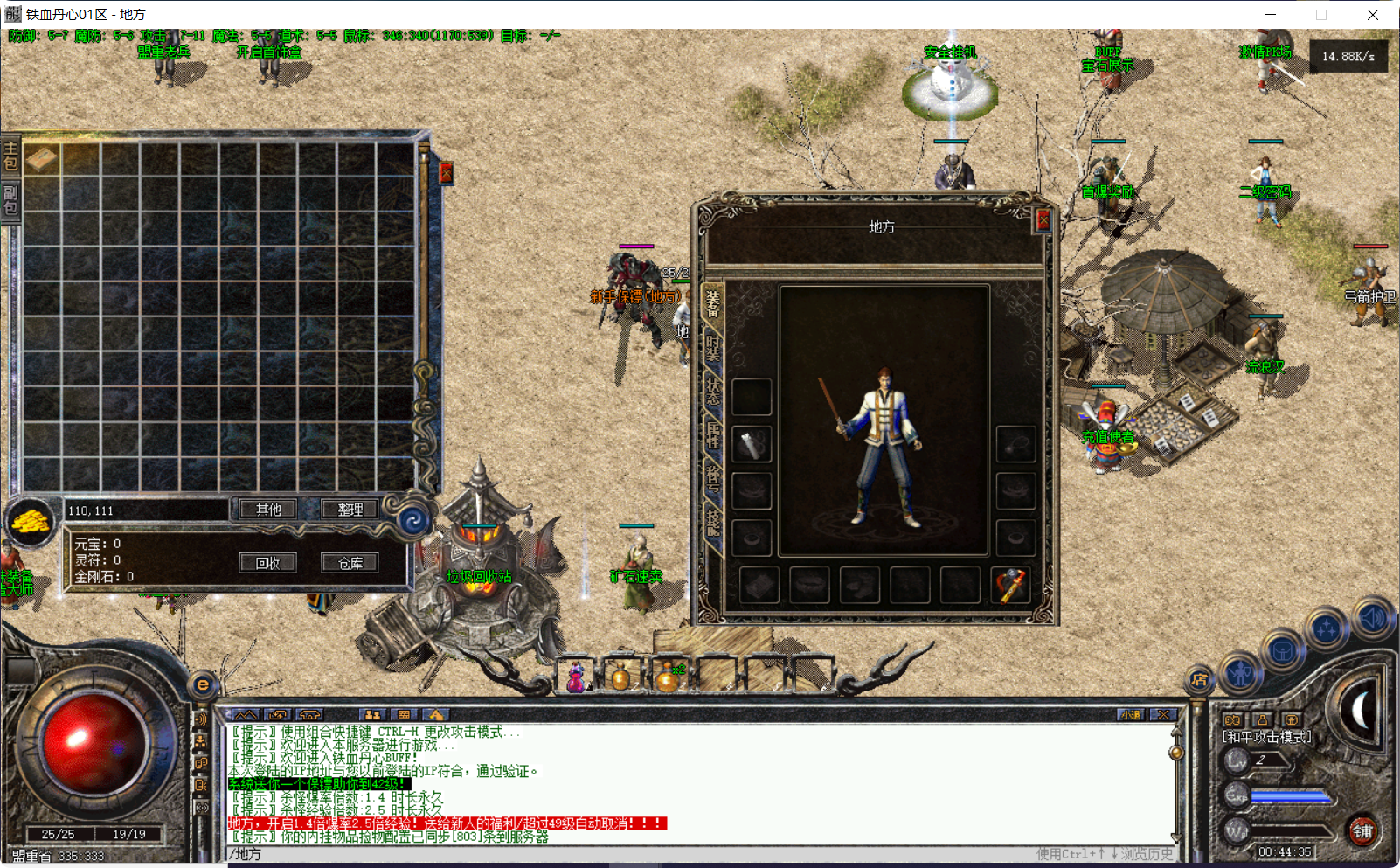Open the shop using the red 铺 icon

pos(1363,831)
